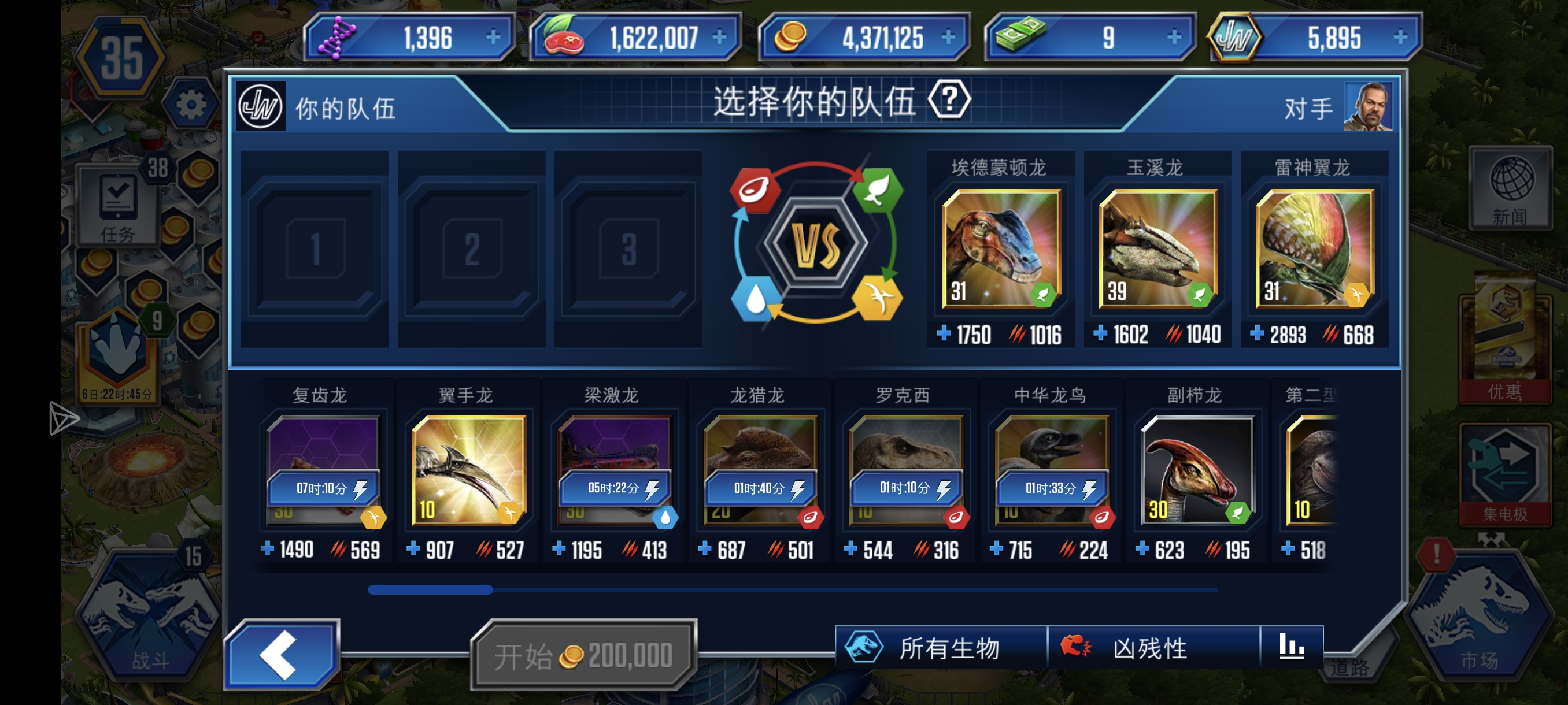Select the 翼手龙 creature card
1568x705 pixels.
pyautogui.click(x=468, y=470)
